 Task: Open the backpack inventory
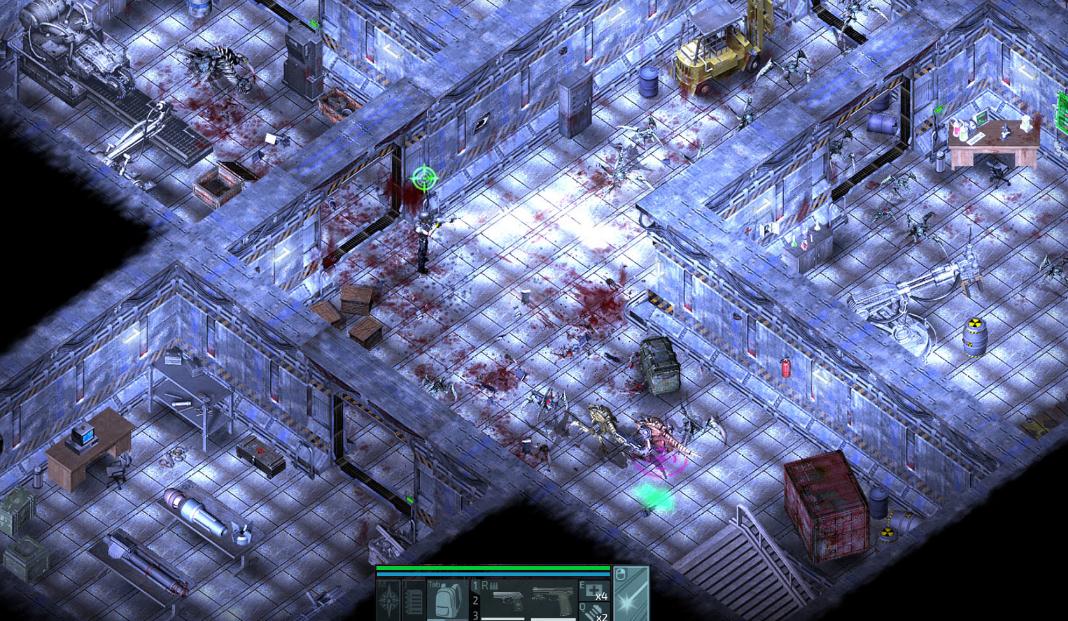pyautogui.click(x=447, y=601)
